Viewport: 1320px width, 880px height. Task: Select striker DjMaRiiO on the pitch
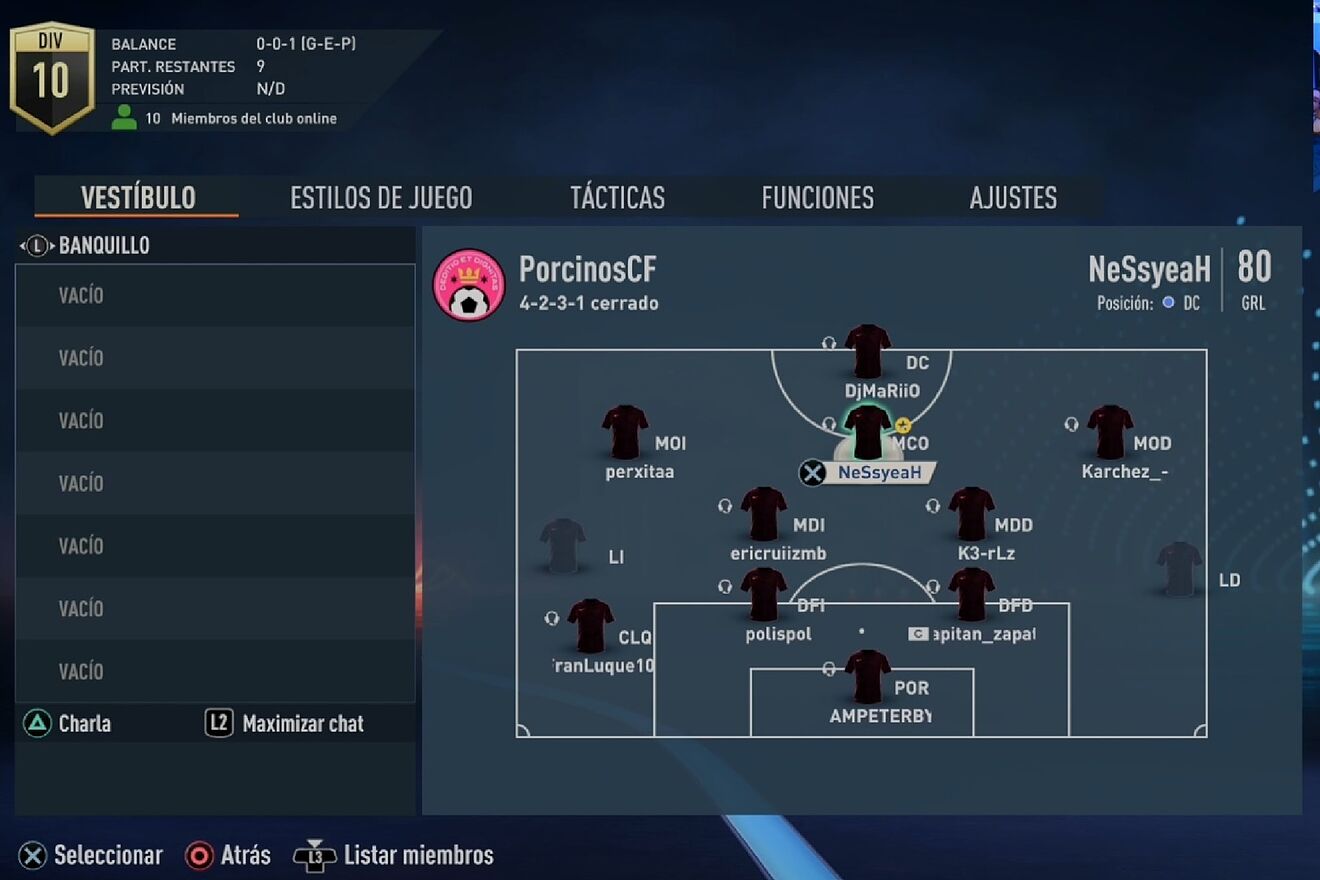point(867,352)
